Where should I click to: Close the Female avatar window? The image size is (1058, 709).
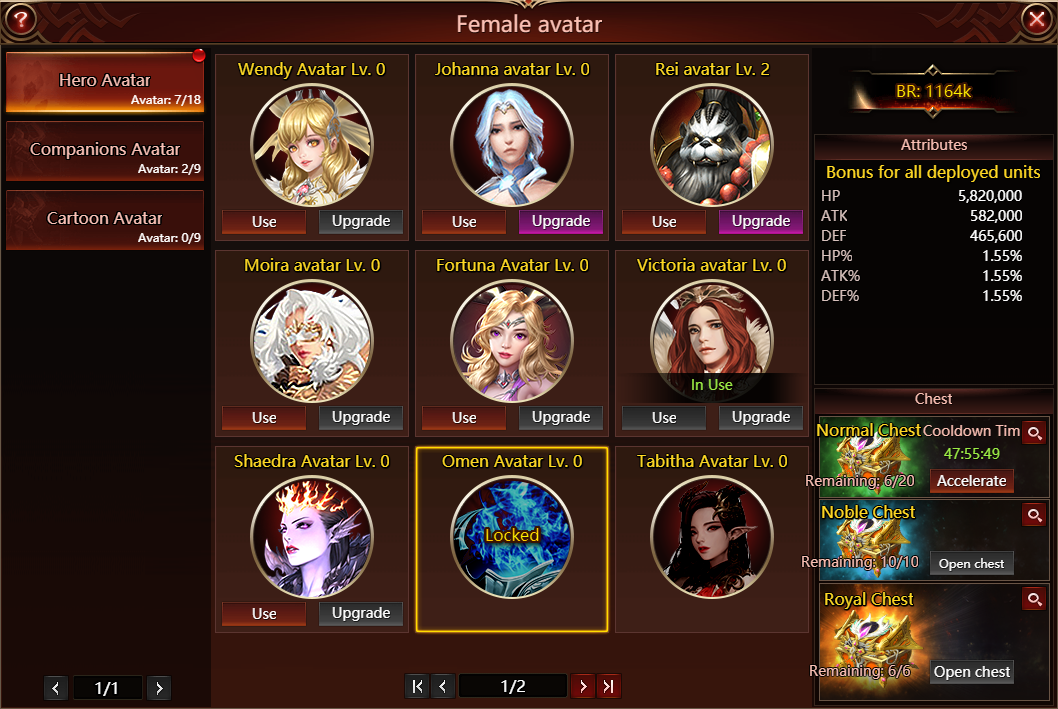pos(1035,19)
